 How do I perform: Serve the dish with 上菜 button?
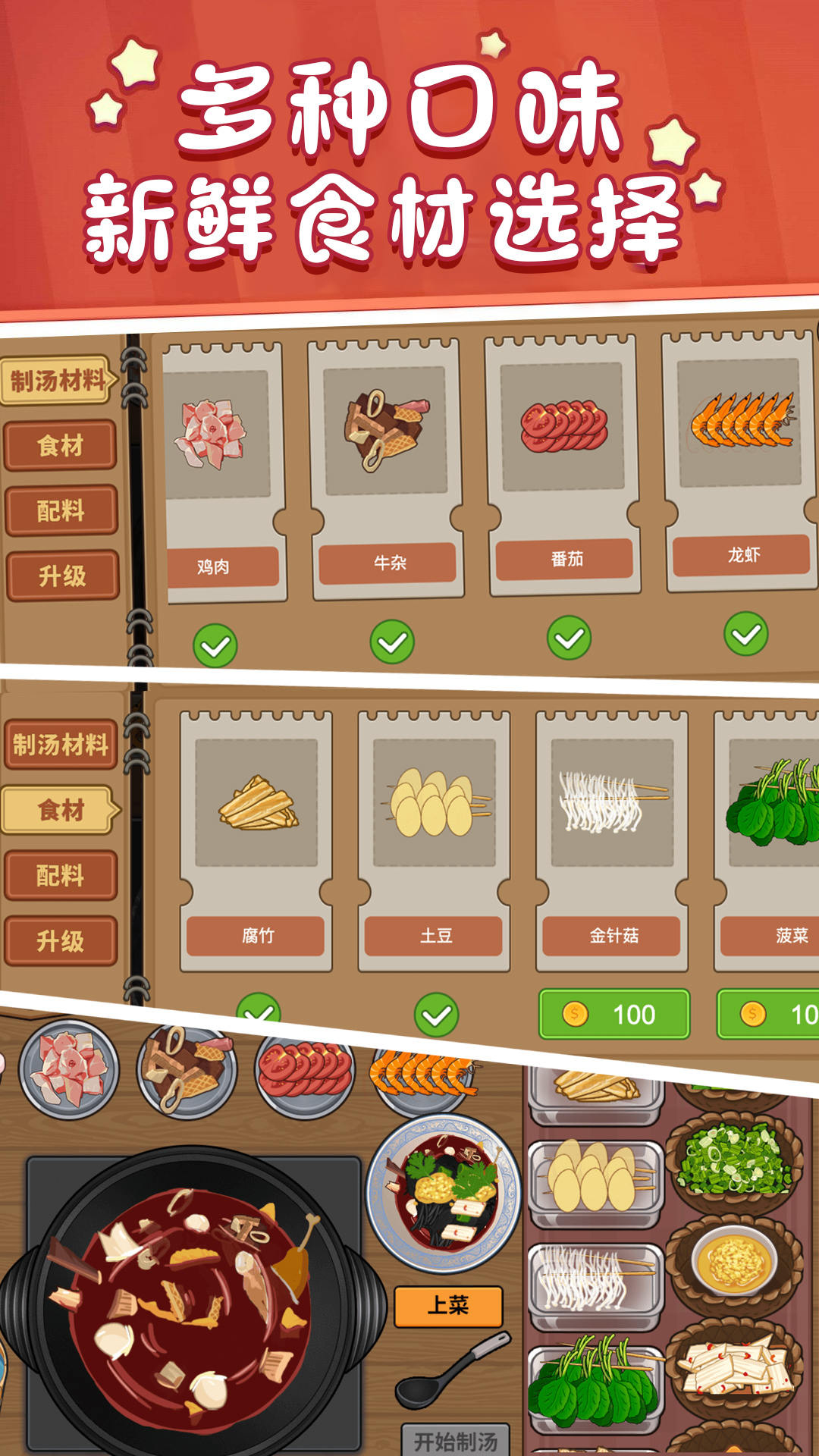pos(448,1306)
